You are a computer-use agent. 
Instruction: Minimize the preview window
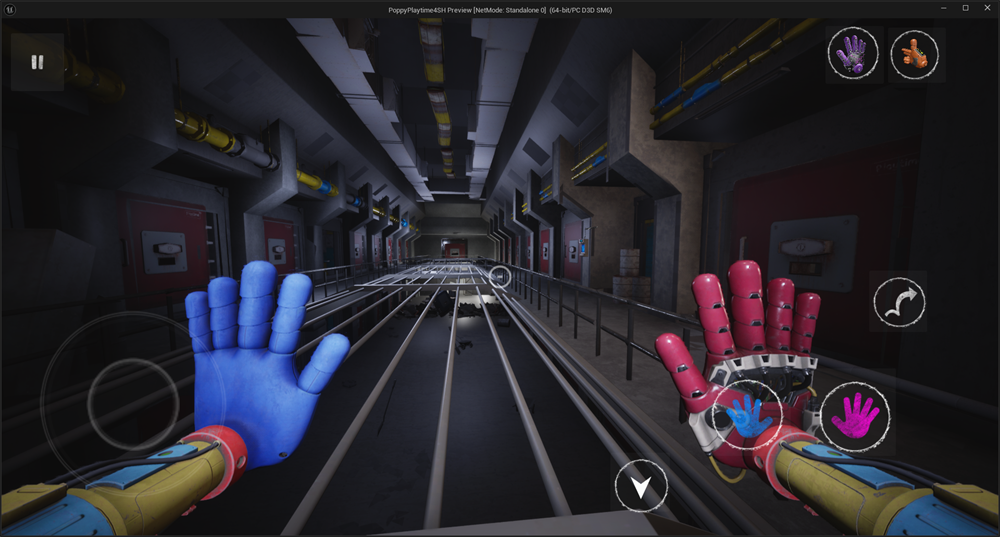[943, 8]
